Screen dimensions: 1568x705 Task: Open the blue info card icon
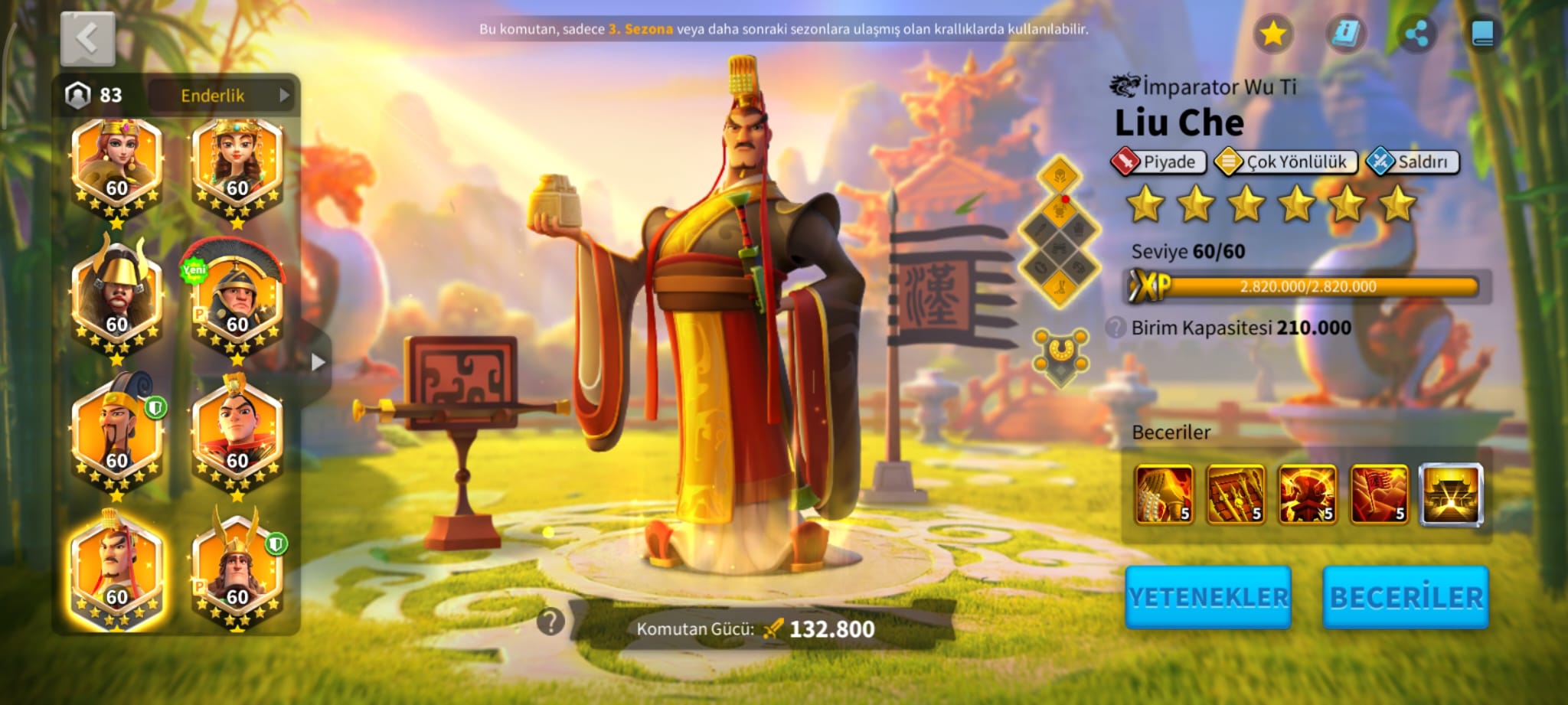[x=1345, y=34]
